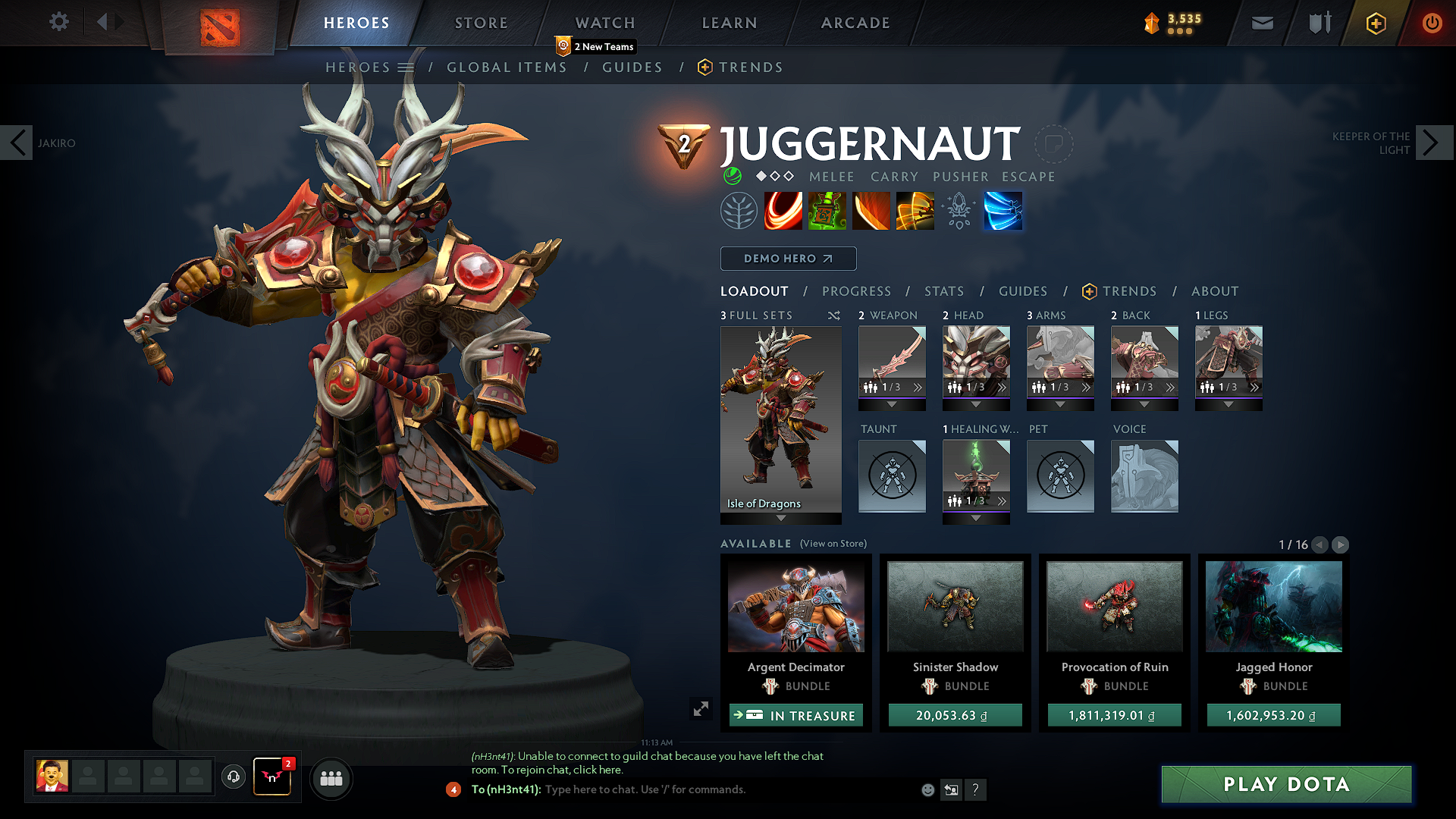Expand the Weapon slot dropdown arrow
This screenshot has width=1456, height=819.
[892, 404]
